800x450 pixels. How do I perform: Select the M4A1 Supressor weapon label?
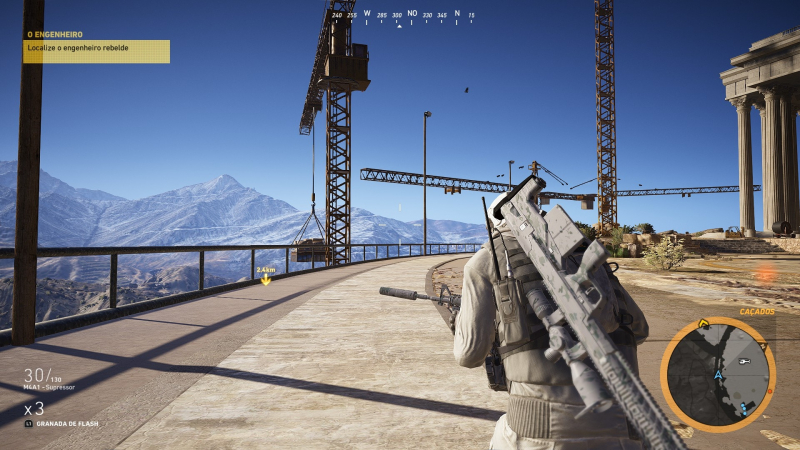click(49, 386)
